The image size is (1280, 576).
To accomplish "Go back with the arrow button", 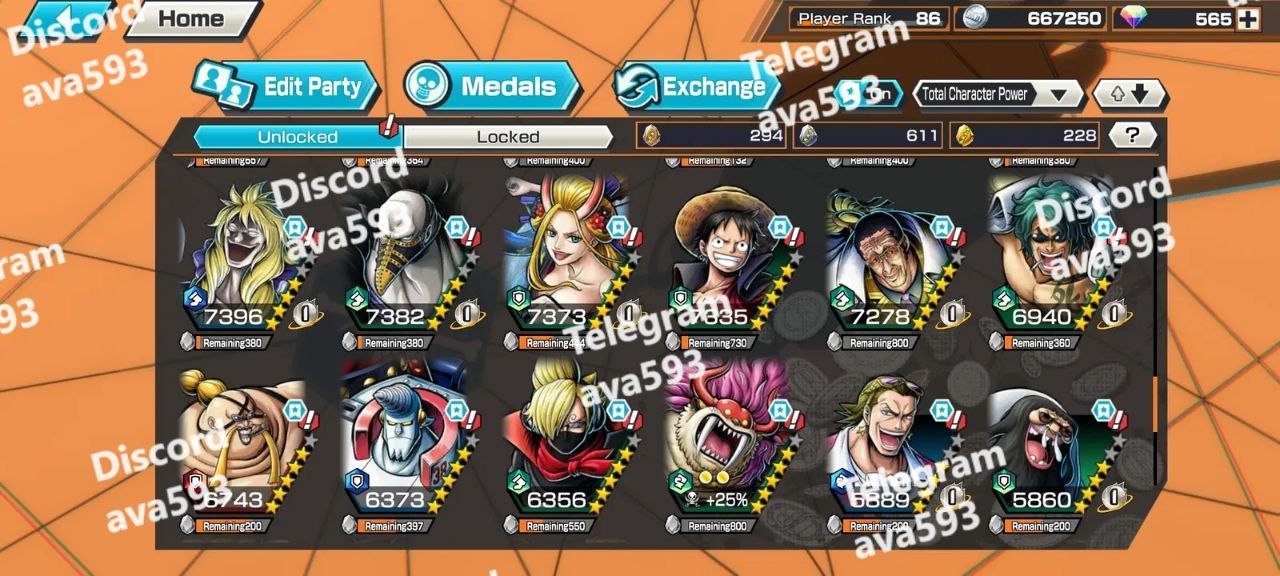I will [68, 18].
